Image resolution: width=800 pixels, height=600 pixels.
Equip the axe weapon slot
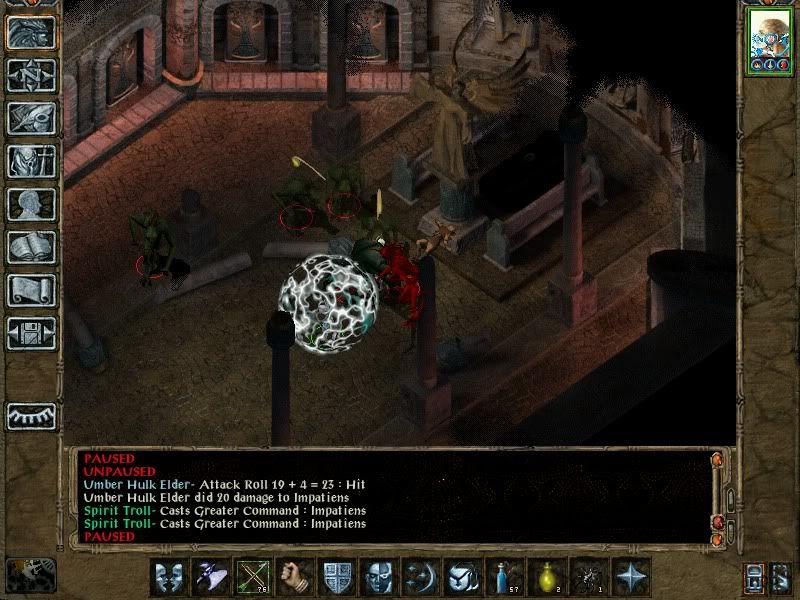pyautogui.click(x=211, y=577)
